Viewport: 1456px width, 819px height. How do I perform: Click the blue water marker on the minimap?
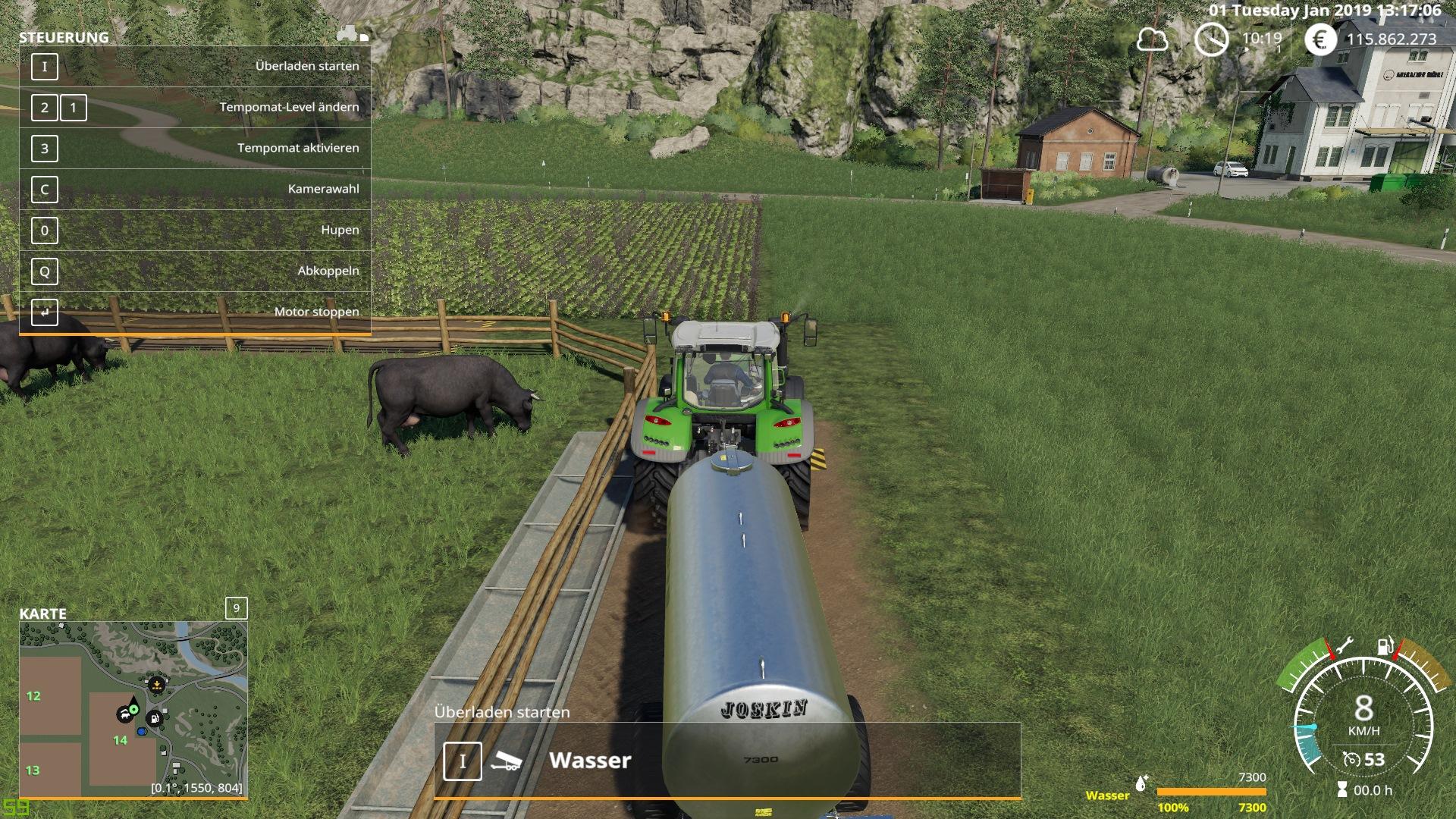142,732
